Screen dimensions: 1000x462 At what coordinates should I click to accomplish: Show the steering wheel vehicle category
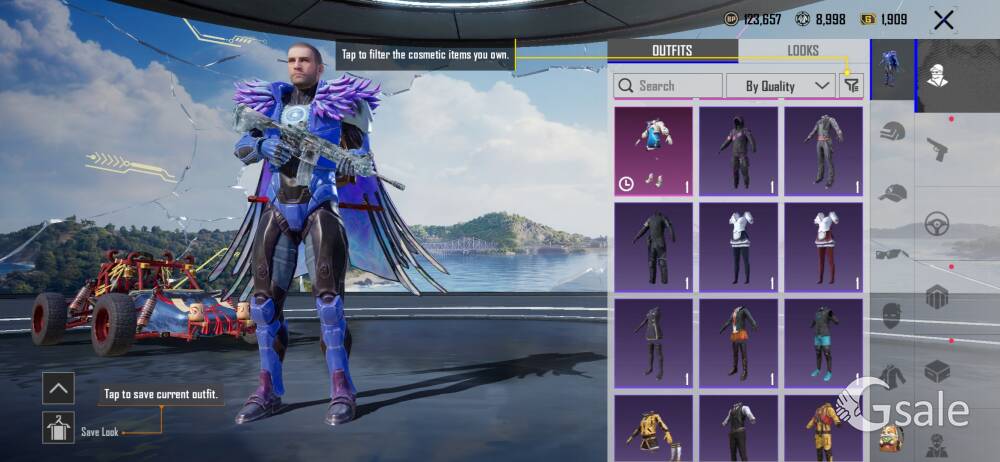click(x=937, y=223)
